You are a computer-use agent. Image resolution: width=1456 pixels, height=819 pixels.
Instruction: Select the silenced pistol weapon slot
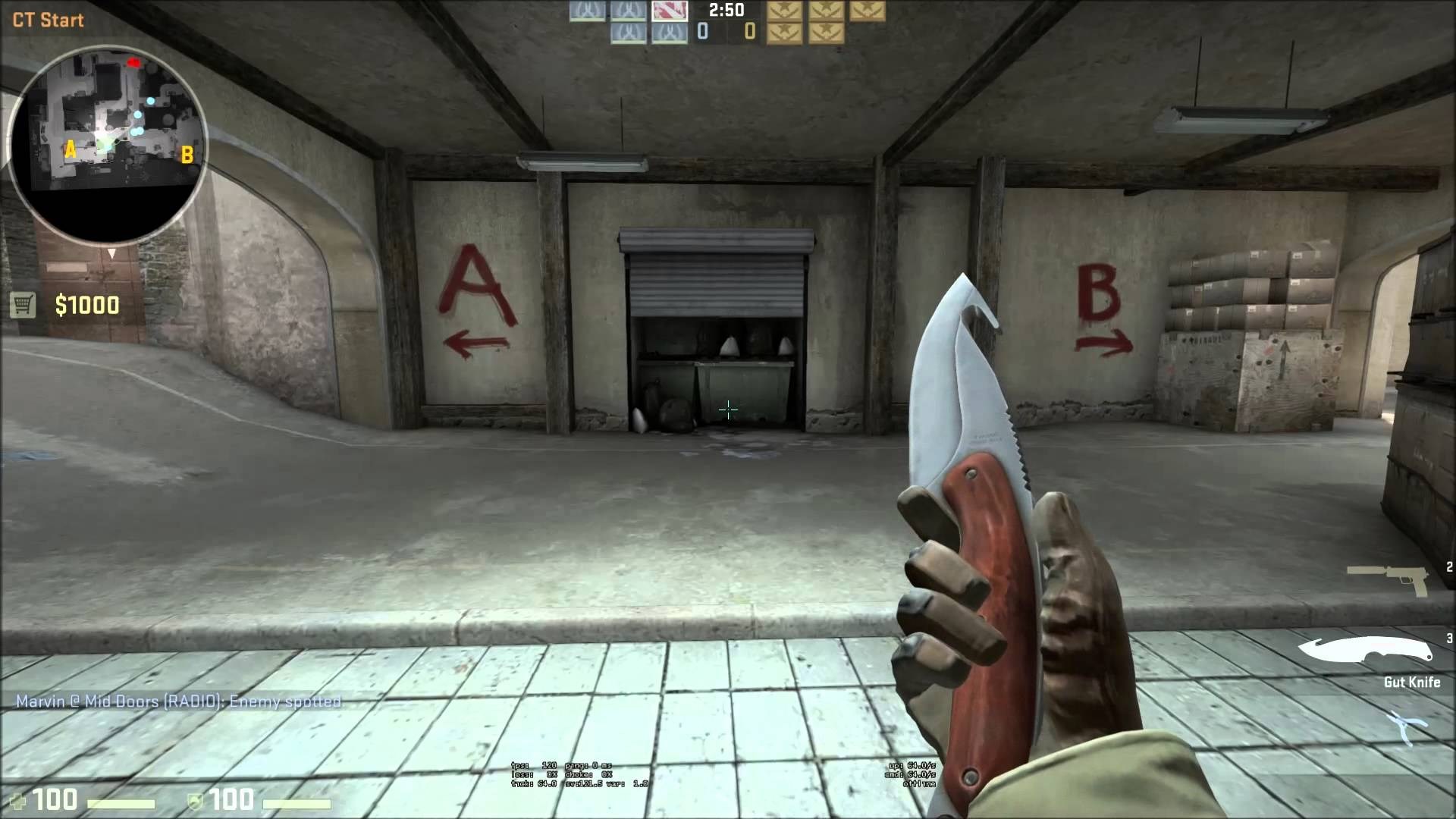[x=1386, y=579]
